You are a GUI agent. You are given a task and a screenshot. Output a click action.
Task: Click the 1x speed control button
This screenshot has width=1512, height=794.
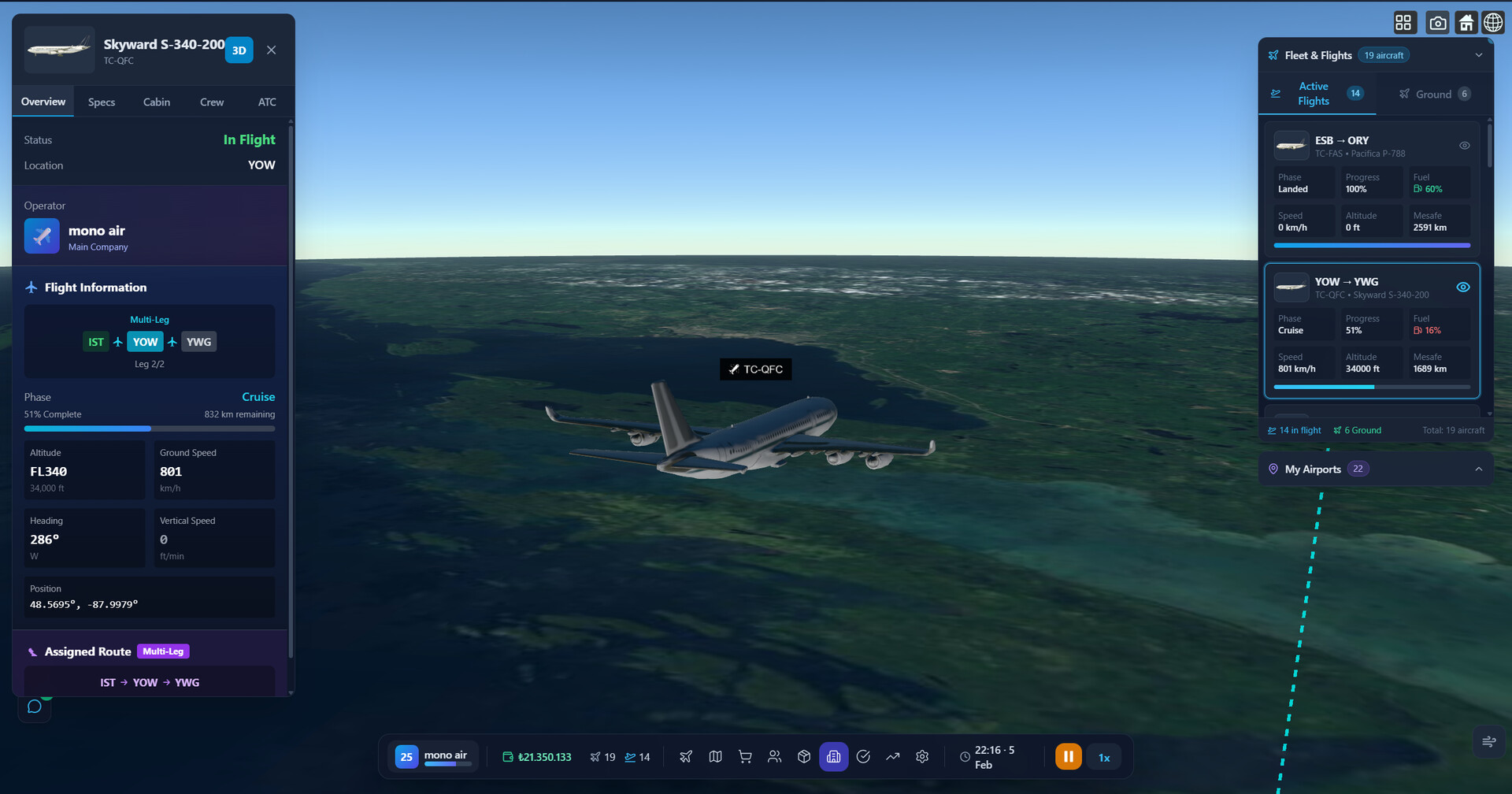(x=1104, y=756)
